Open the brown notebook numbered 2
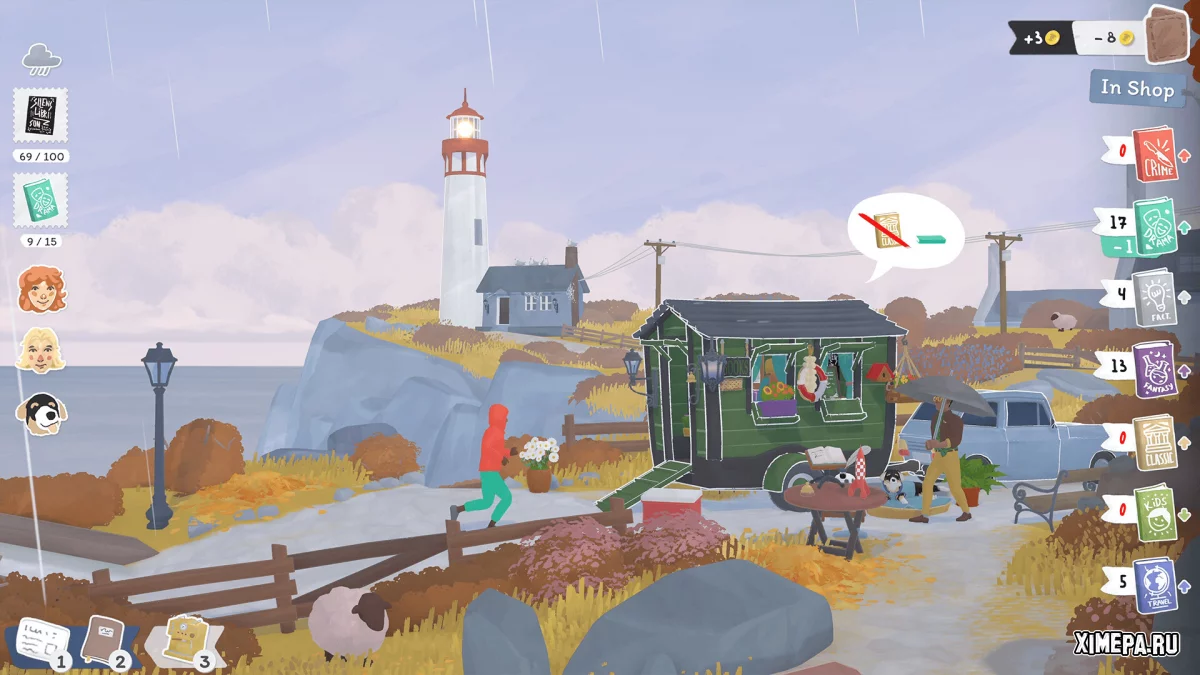 point(103,640)
